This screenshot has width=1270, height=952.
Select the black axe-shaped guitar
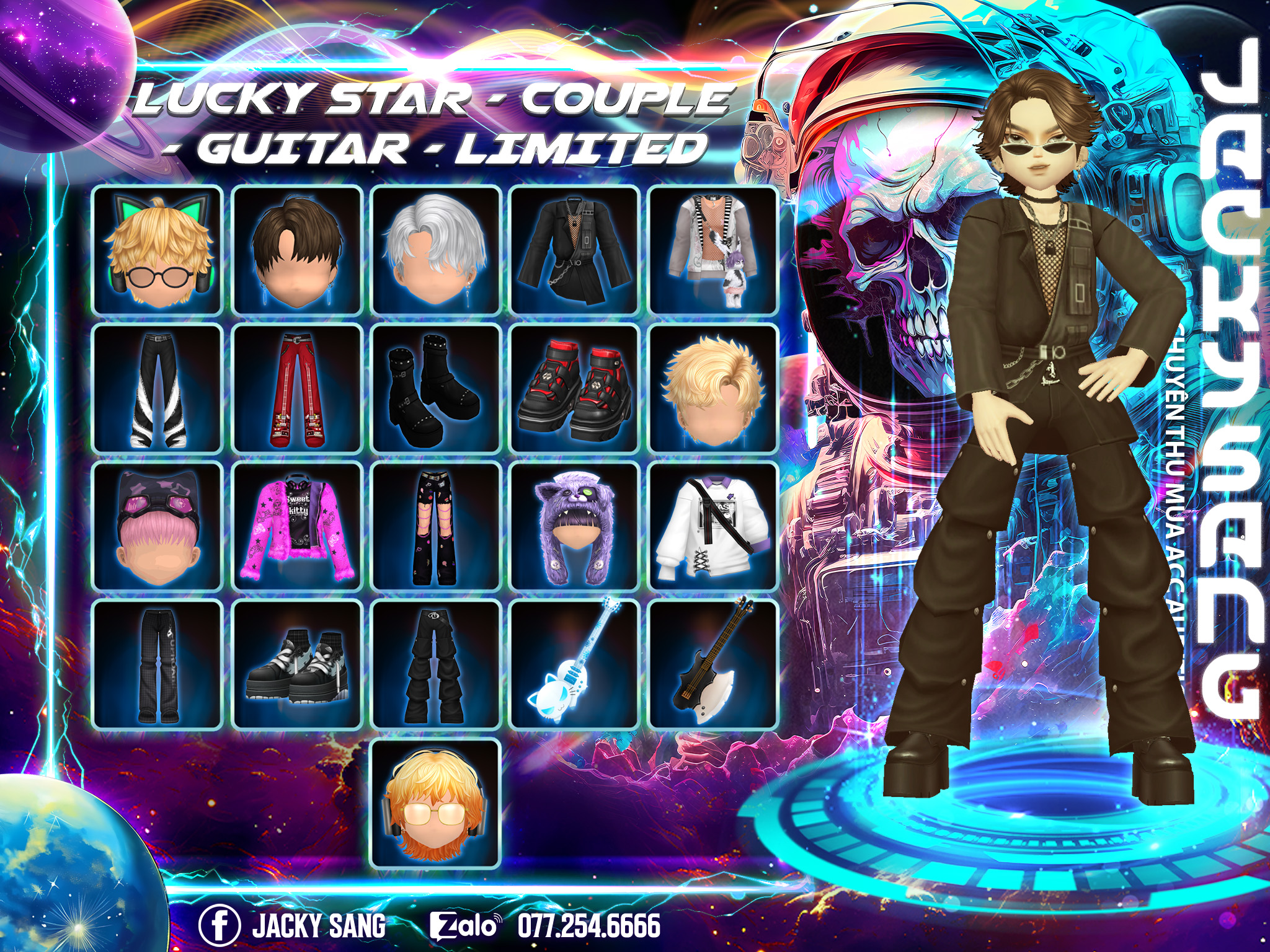(713, 665)
